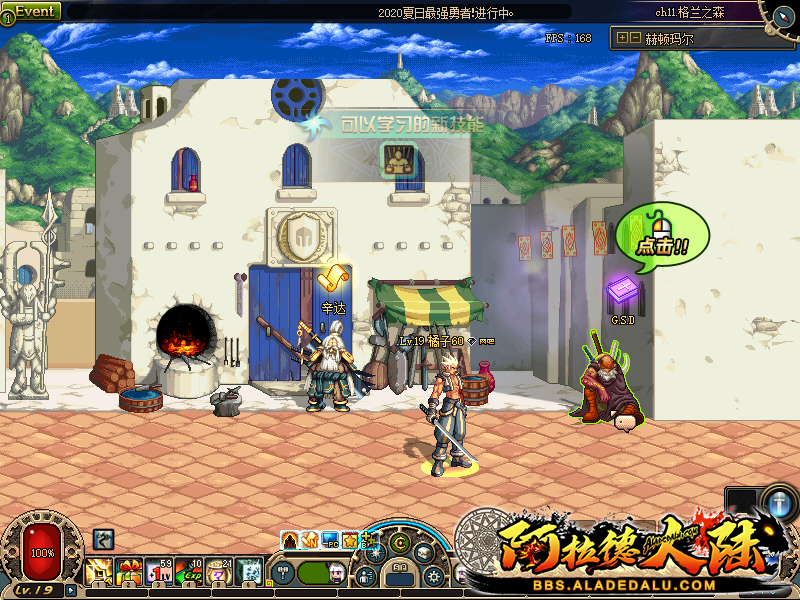This screenshot has height=600, width=800.
Task: Use the +1 LV card in quickslot 3
Action: pos(159,571)
